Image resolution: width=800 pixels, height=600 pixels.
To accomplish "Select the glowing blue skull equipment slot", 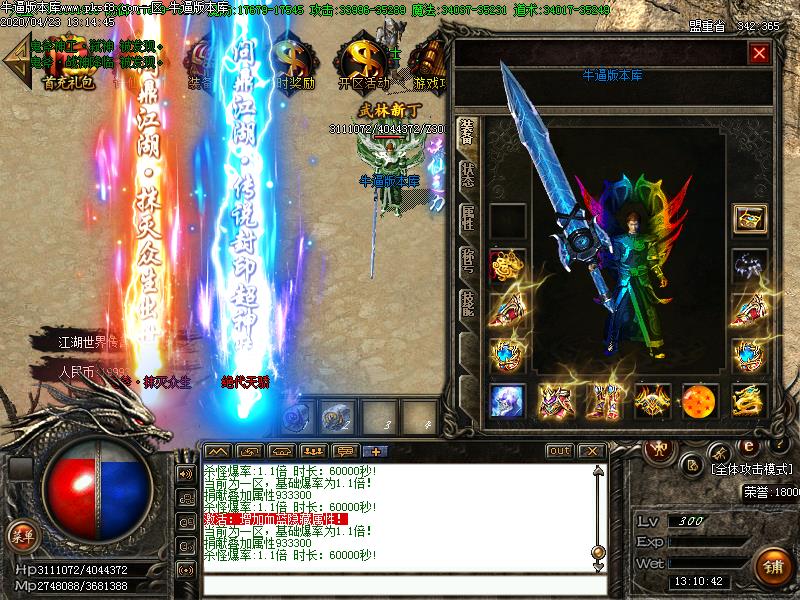I will pos(507,400).
